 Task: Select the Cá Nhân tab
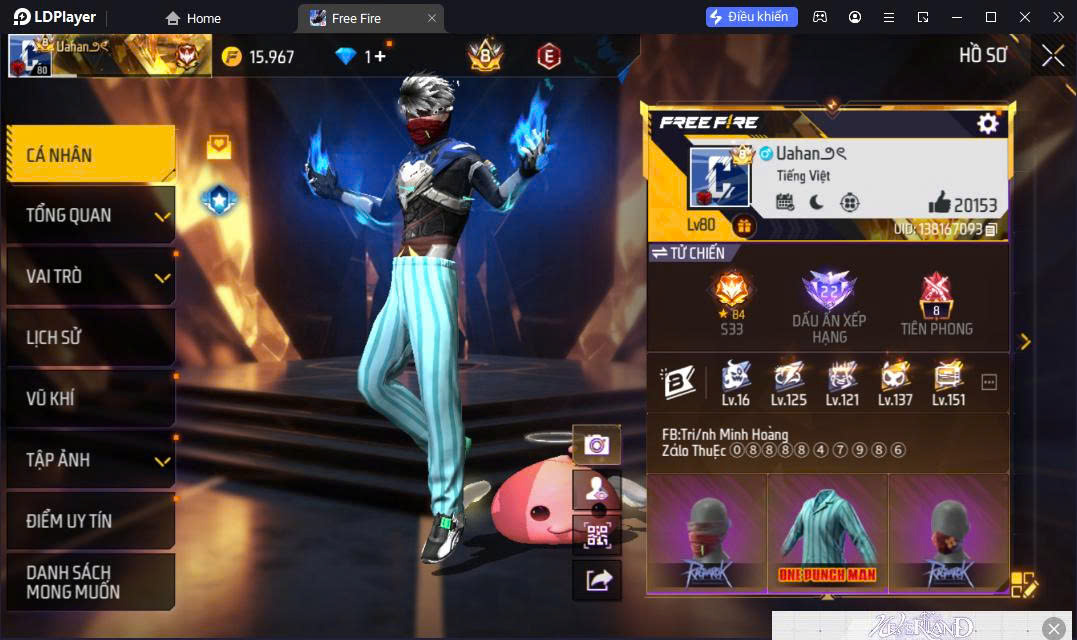90,155
